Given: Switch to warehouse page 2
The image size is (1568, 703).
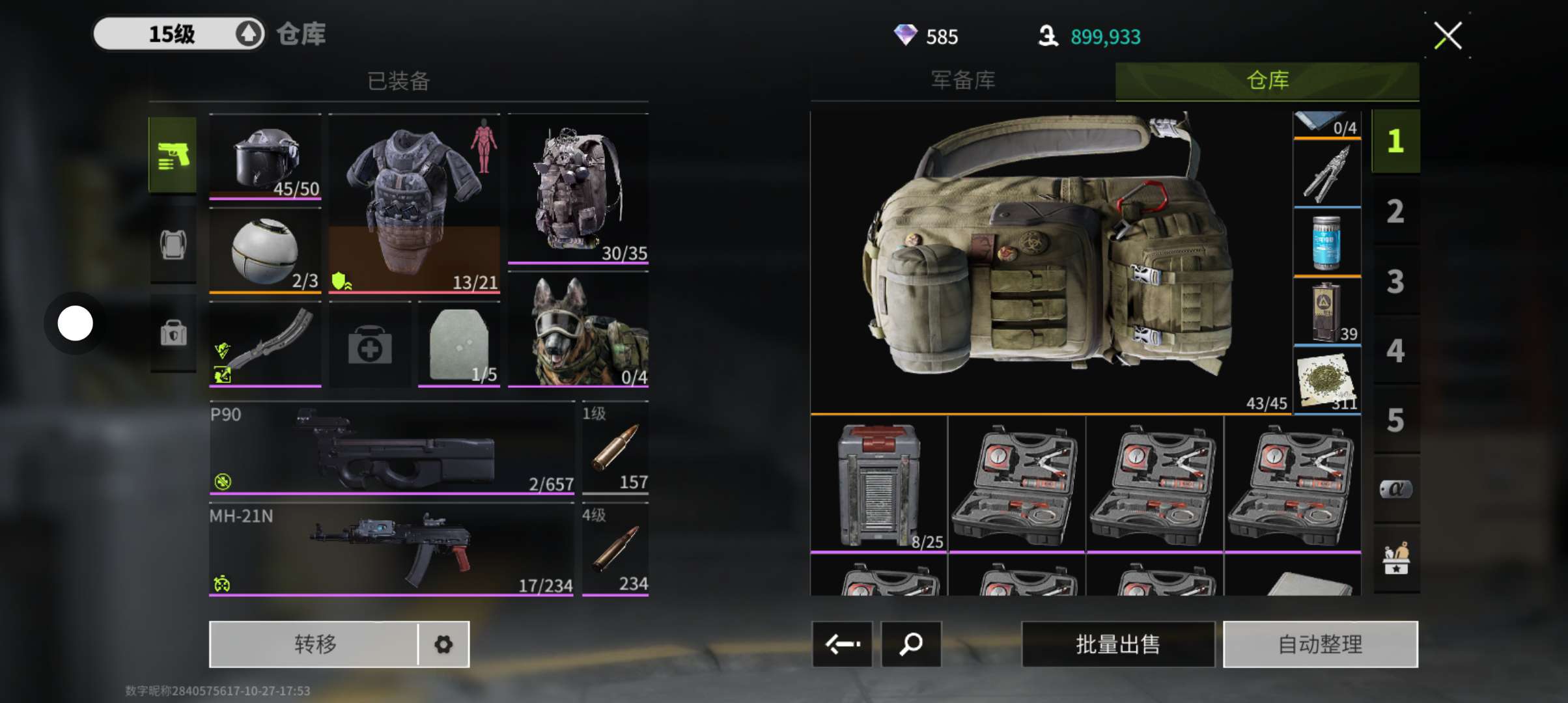Looking at the screenshot, I should tap(1395, 212).
